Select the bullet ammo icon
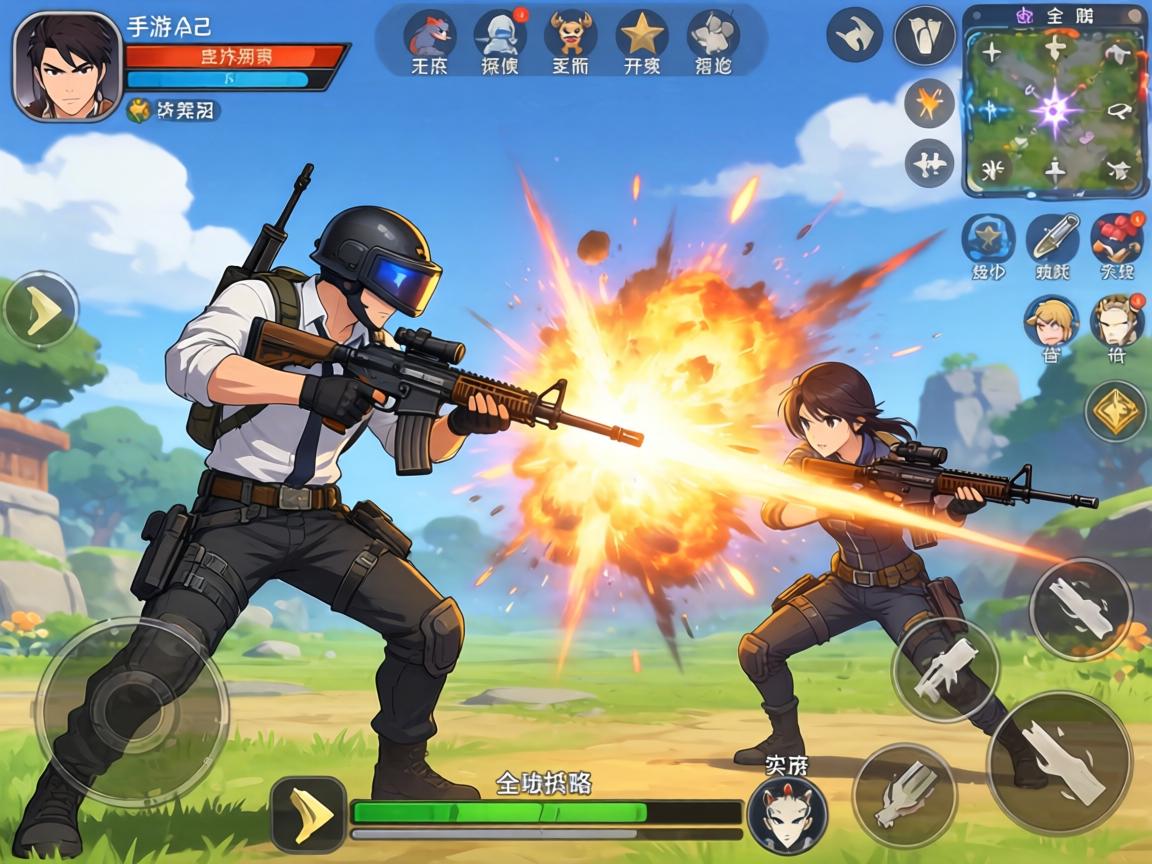Viewport: 1152px width, 864px height. [1052, 240]
